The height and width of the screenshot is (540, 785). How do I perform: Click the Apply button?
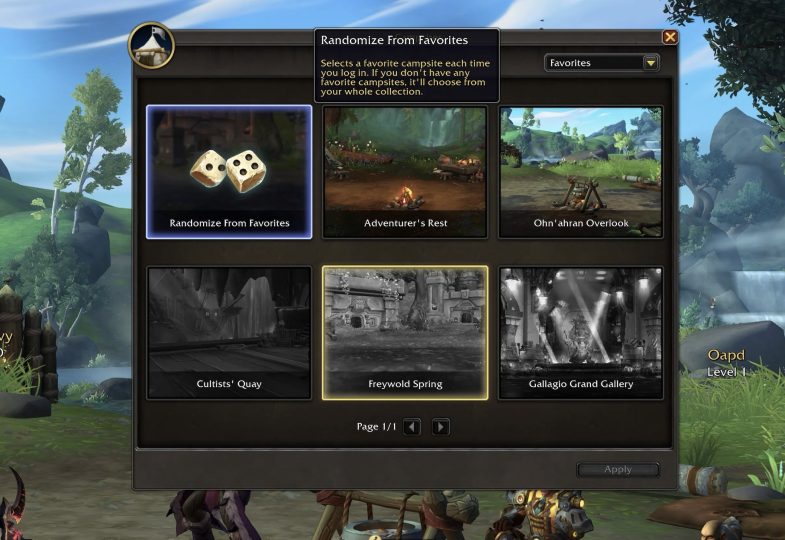click(618, 469)
